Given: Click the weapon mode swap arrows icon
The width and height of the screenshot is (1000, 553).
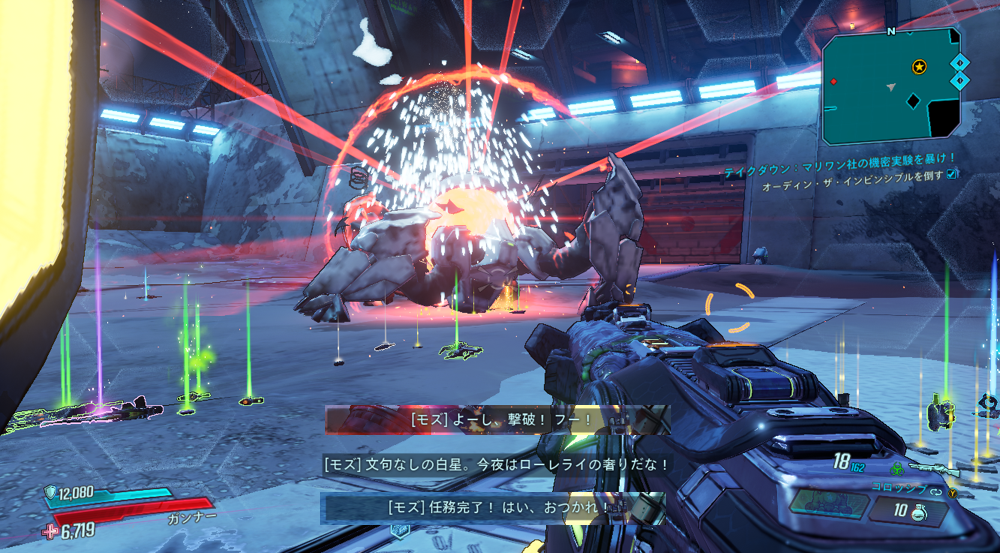Looking at the screenshot, I should pyautogui.click(x=937, y=491).
